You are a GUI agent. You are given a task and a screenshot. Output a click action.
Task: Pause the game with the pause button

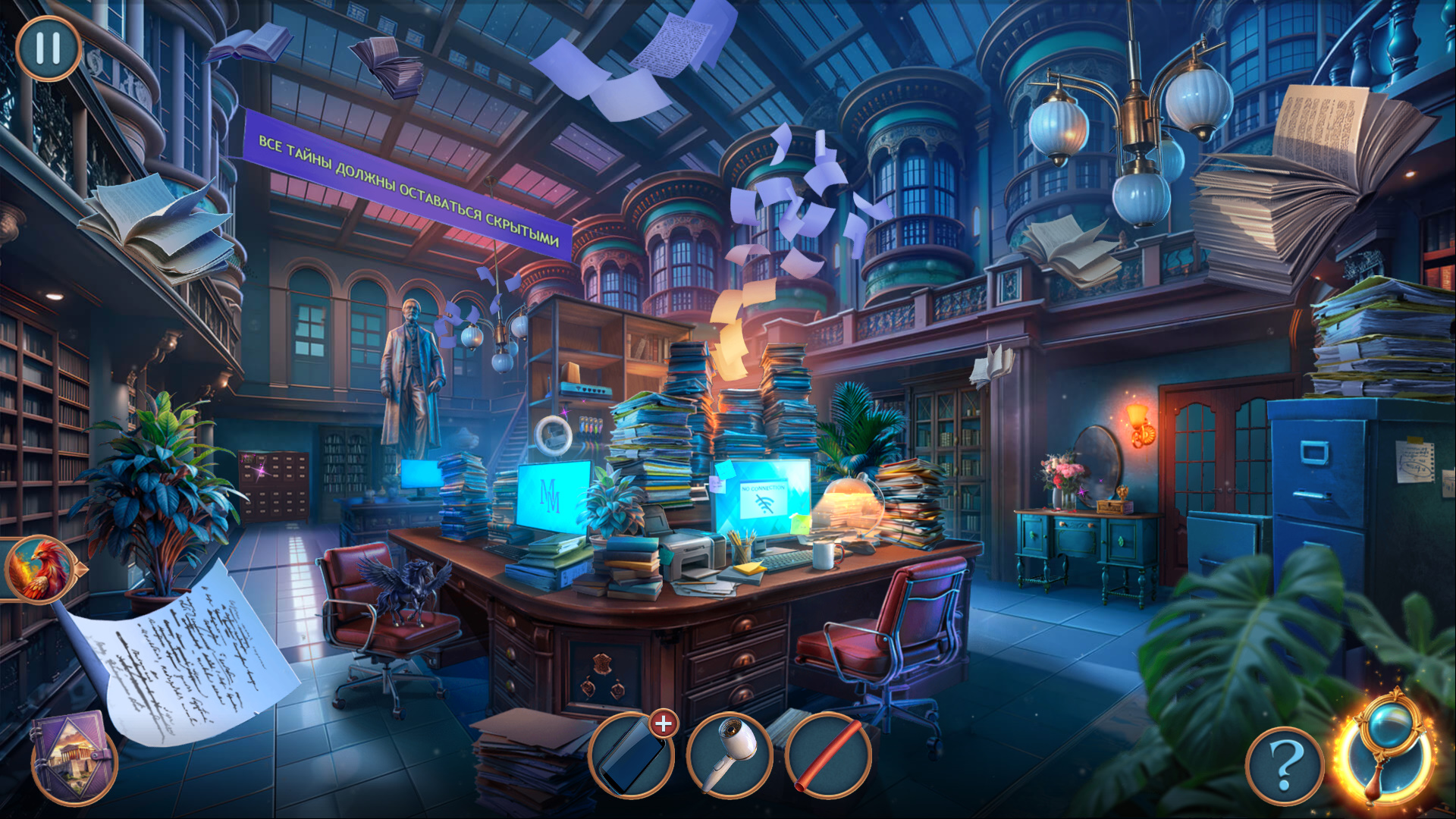click(48, 49)
